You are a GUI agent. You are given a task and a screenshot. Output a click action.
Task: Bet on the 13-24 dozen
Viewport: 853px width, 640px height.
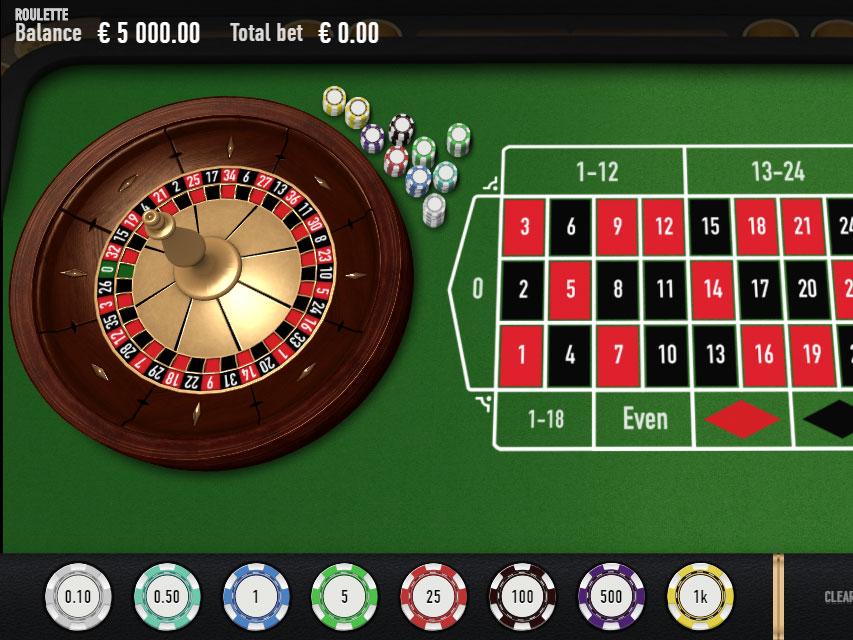[778, 172]
